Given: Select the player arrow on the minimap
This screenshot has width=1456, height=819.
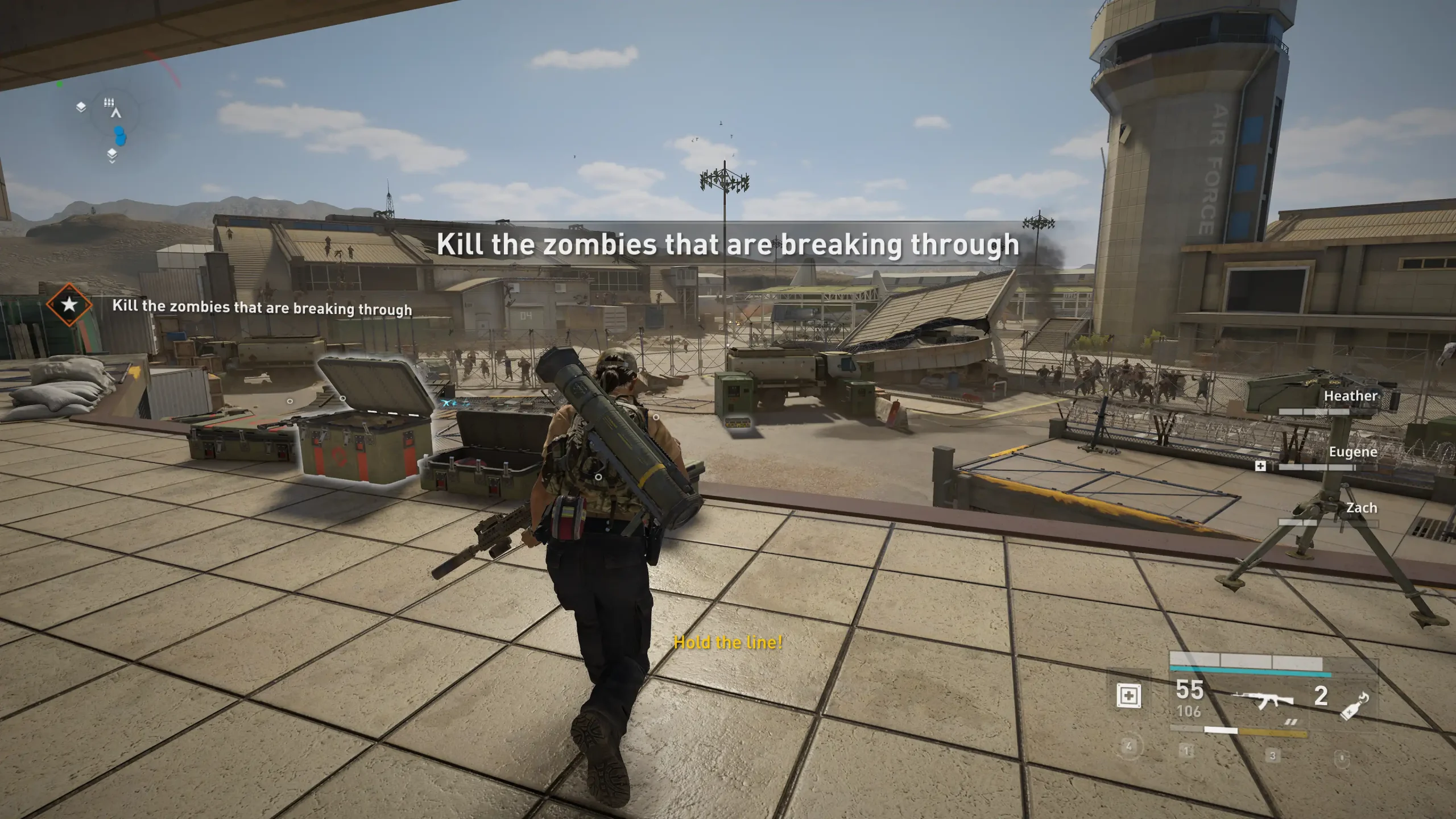Looking at the screenshot, I should click(x=117, y=114).
